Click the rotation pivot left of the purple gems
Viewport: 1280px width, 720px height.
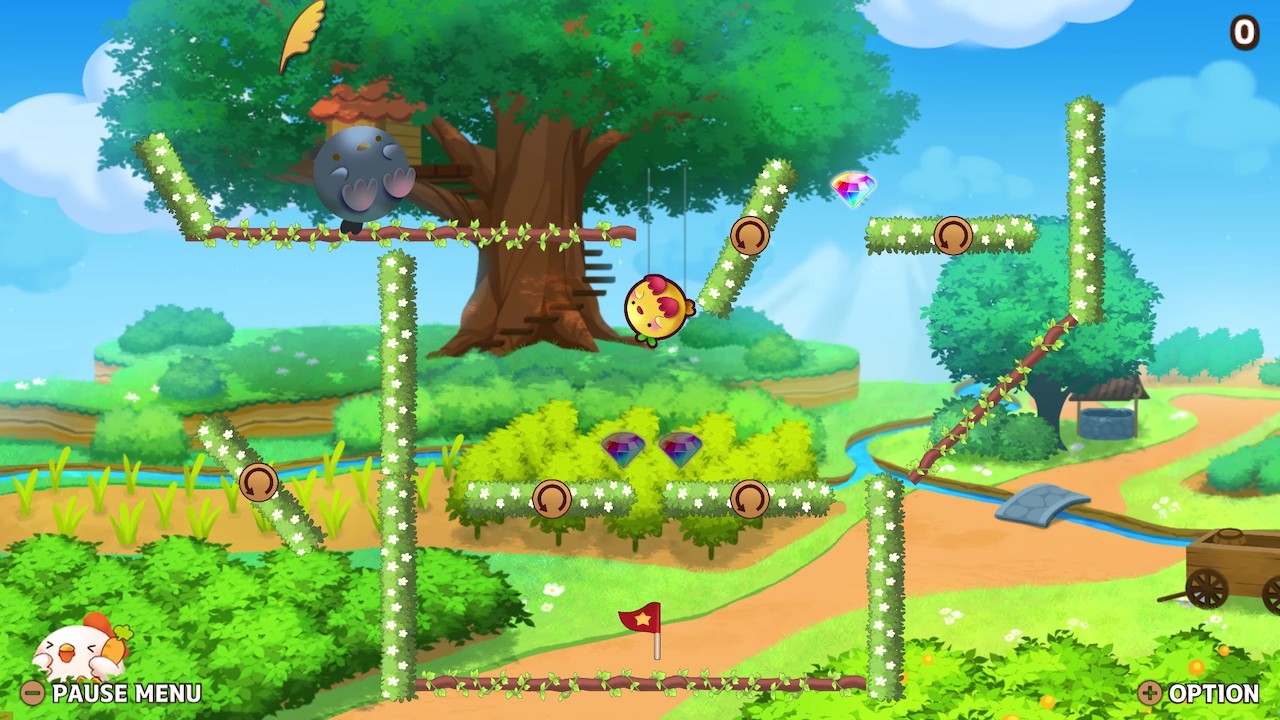[x=553, y=497]
